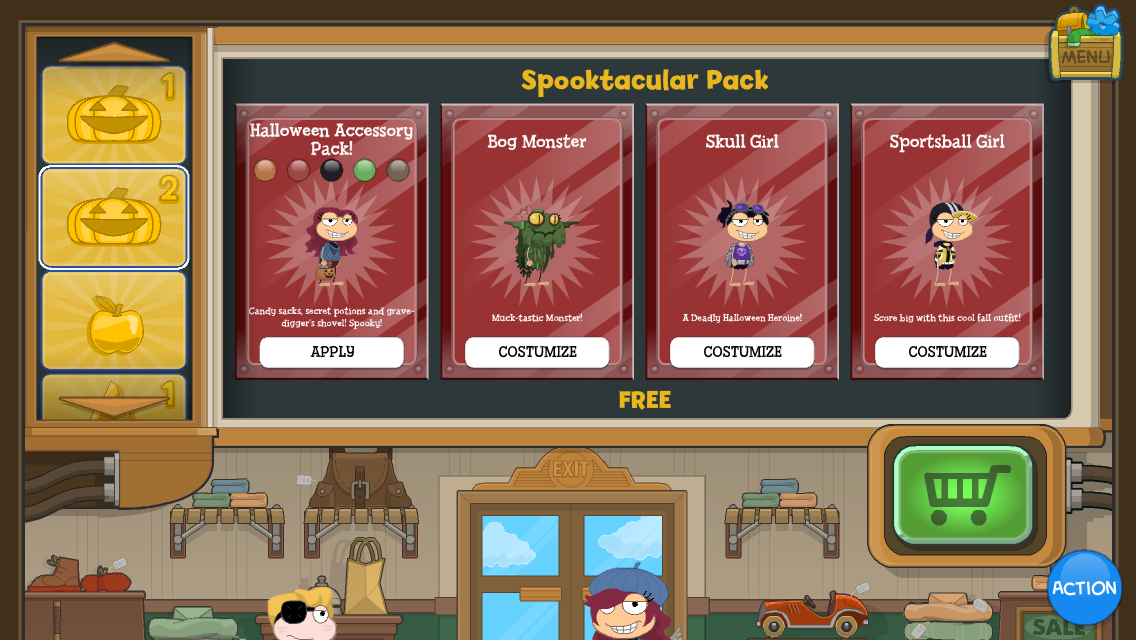The image size is (1136, 640).
Task: Select the pumpkin pack numbered 1
Action: 114,115
